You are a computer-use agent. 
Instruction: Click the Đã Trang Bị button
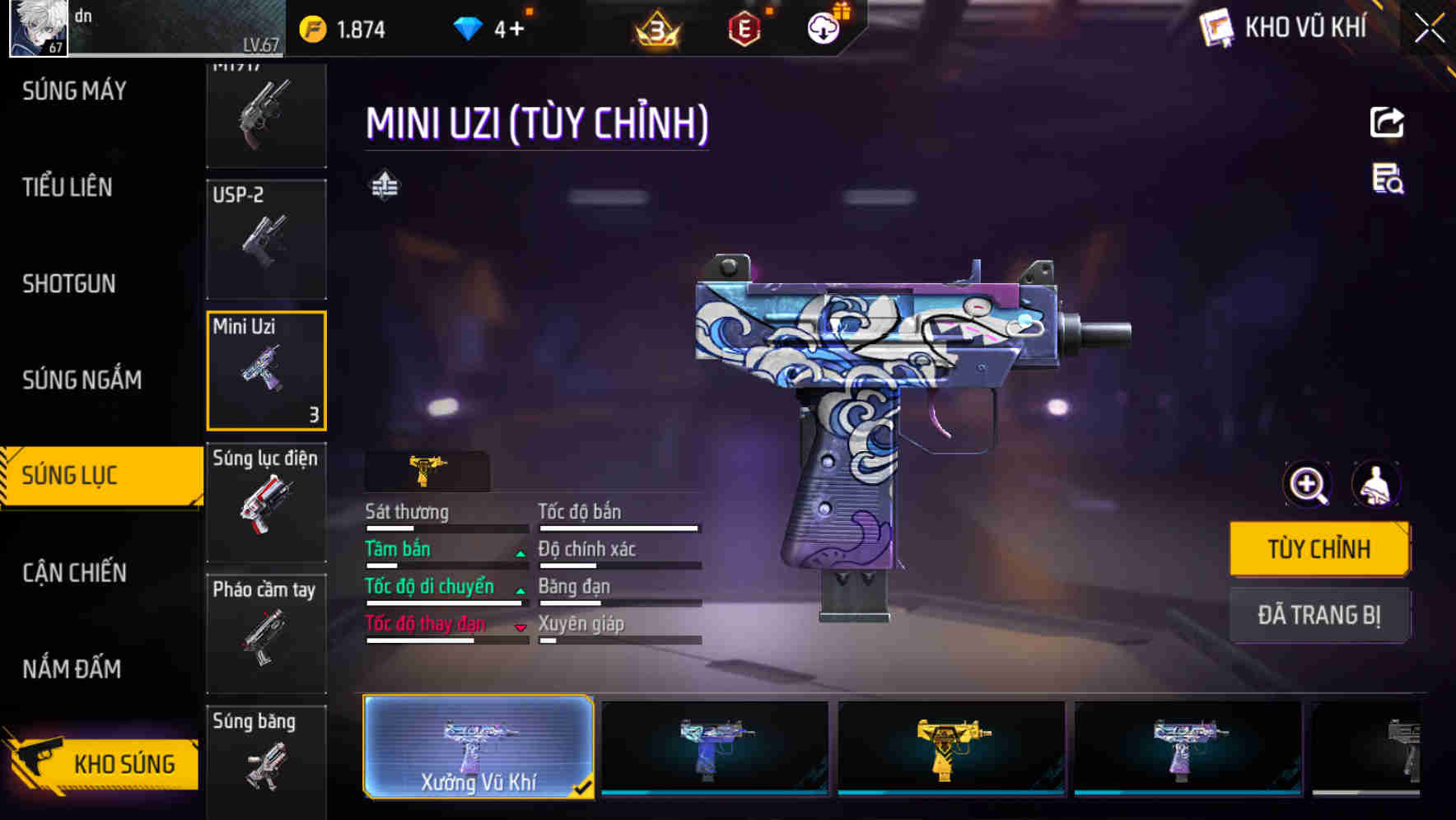coord(1318,615)
